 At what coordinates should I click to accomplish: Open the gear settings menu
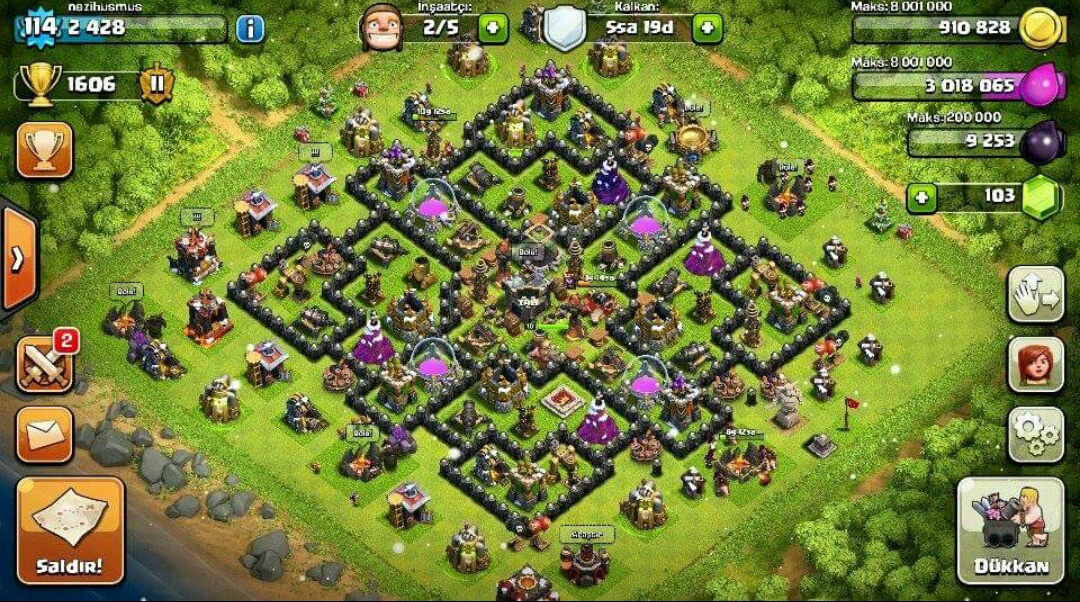[1034, 433]
